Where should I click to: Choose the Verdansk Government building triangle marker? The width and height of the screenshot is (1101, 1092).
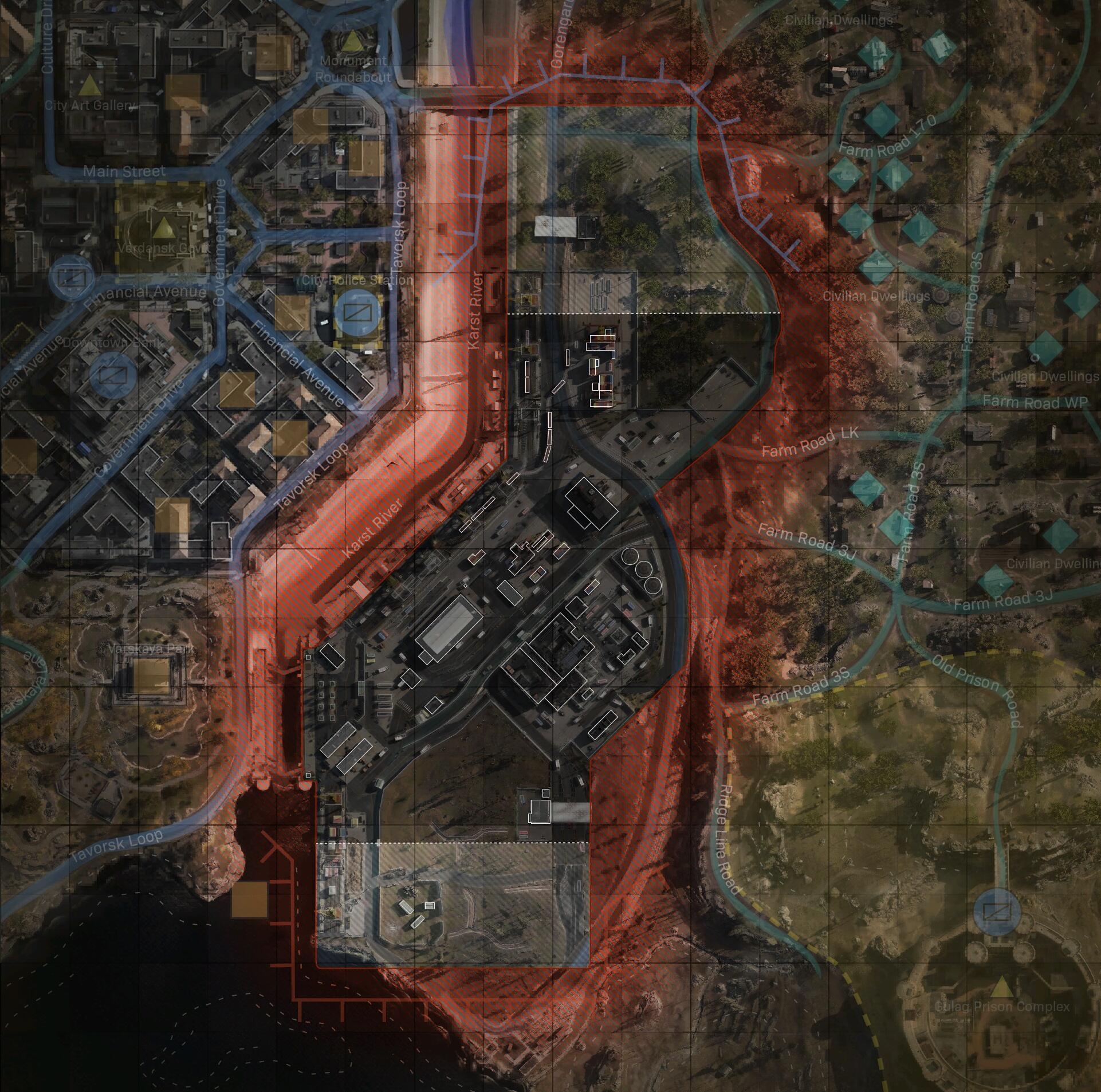[x=164, y=229]
